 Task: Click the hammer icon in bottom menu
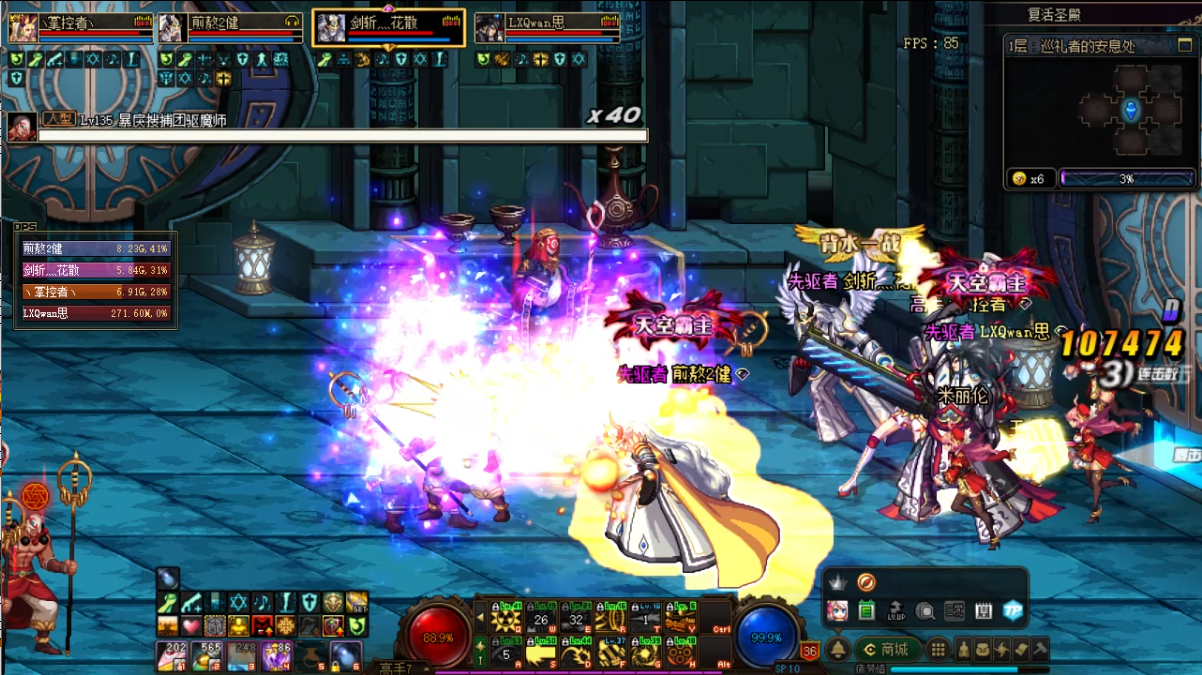pos(1040,649)
